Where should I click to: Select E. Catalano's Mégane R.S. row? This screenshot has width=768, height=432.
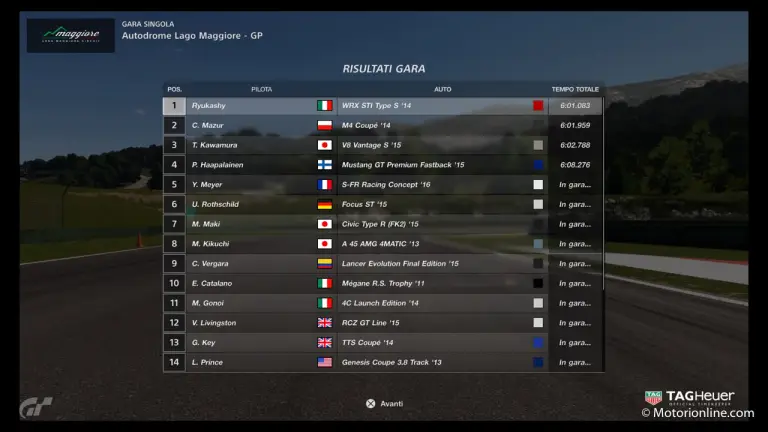(383, 283)
